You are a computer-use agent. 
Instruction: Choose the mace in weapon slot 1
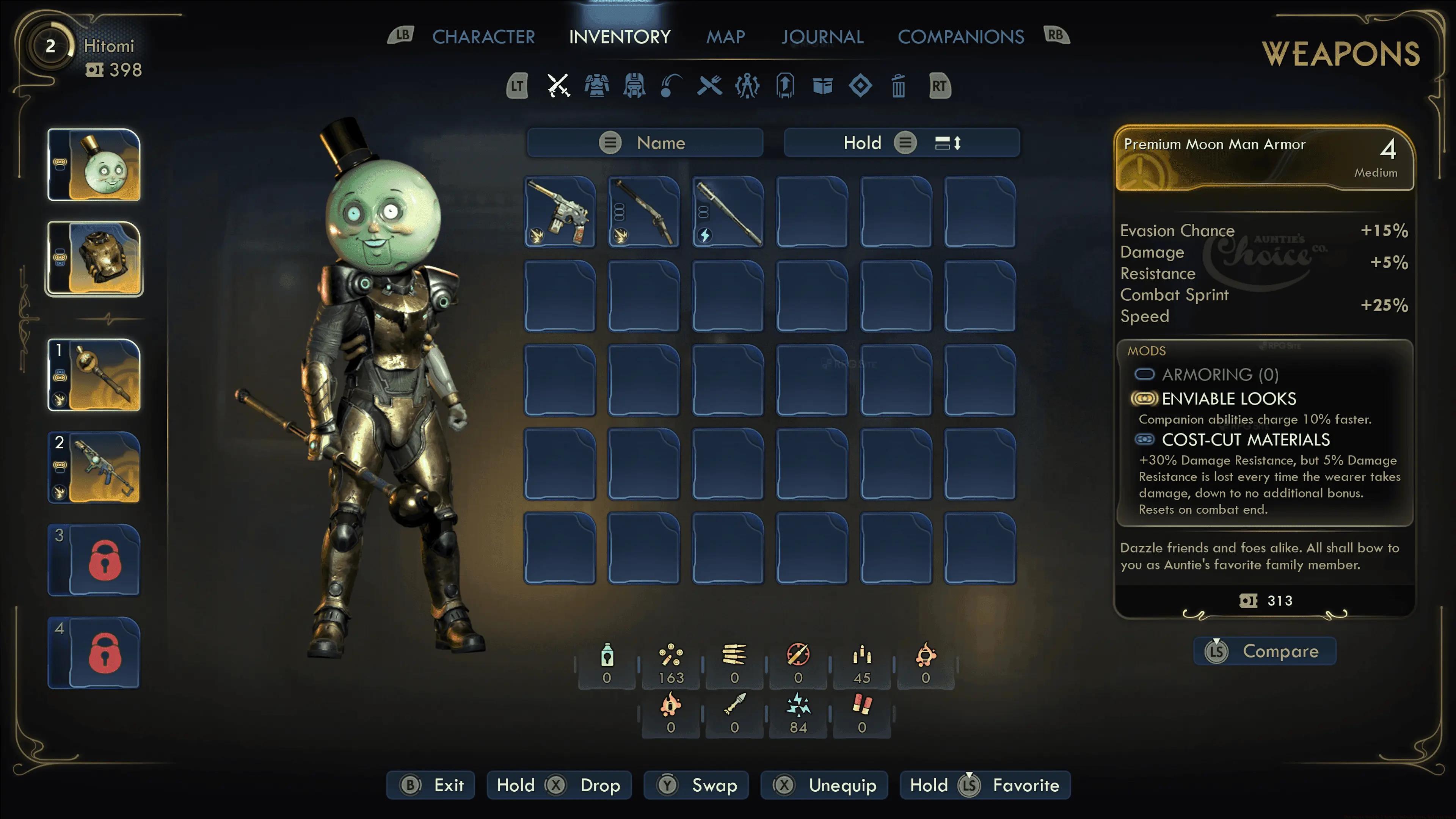[x=94, y=375]
